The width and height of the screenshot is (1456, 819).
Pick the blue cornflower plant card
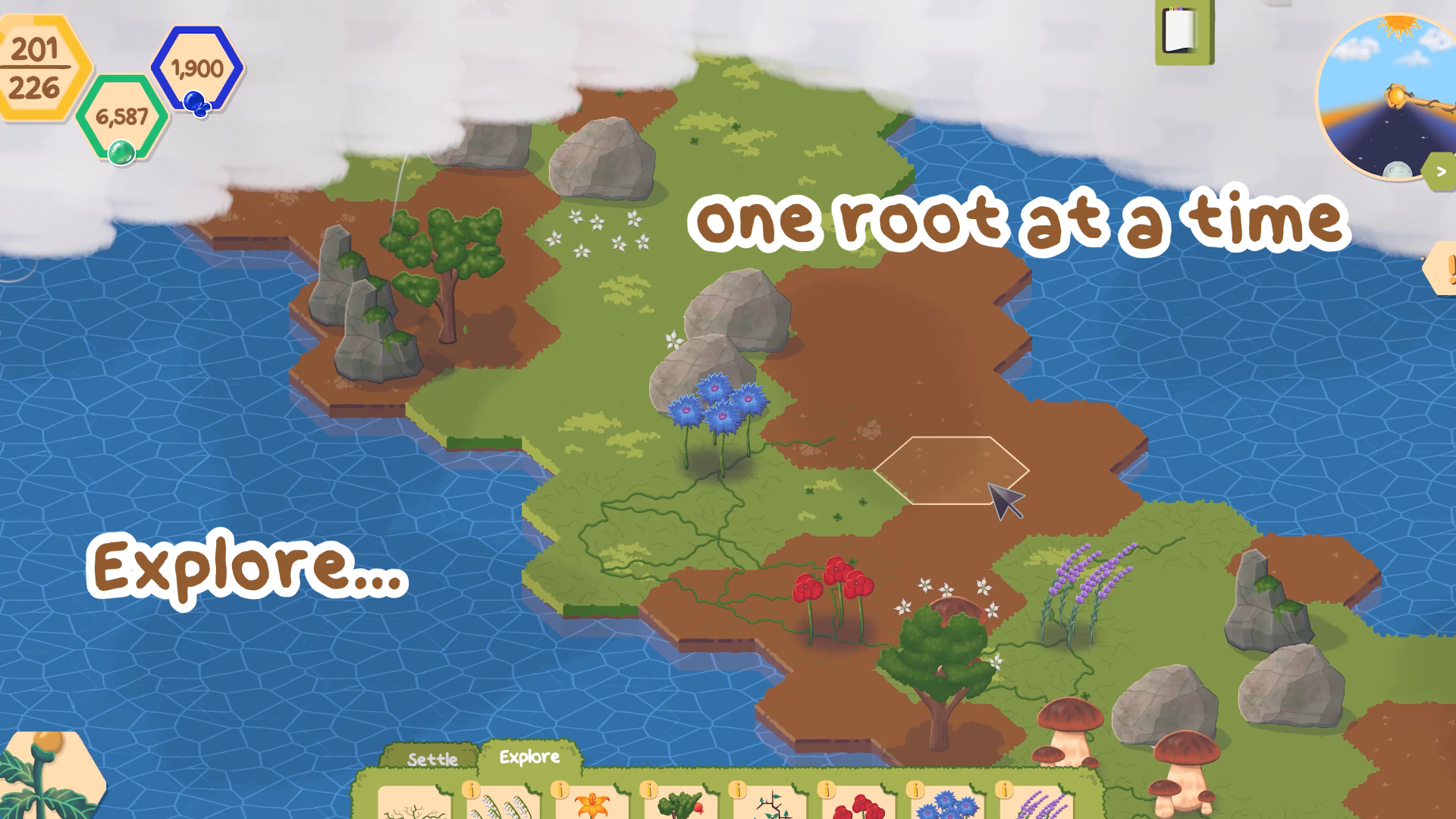[x=948, y=805]
